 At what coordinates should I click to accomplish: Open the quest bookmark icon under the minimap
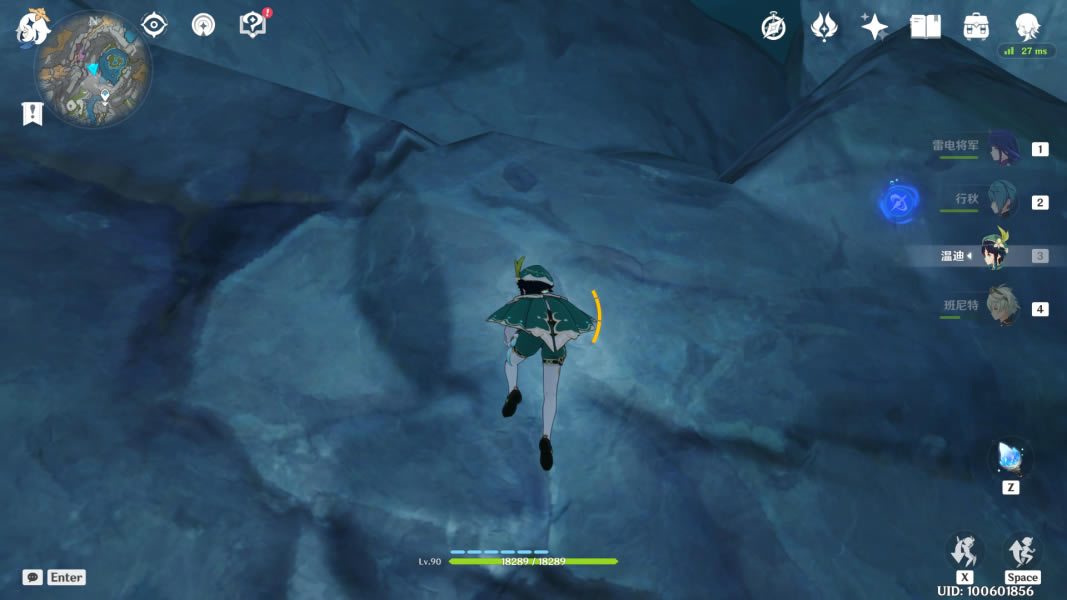[x=32, y=114]
